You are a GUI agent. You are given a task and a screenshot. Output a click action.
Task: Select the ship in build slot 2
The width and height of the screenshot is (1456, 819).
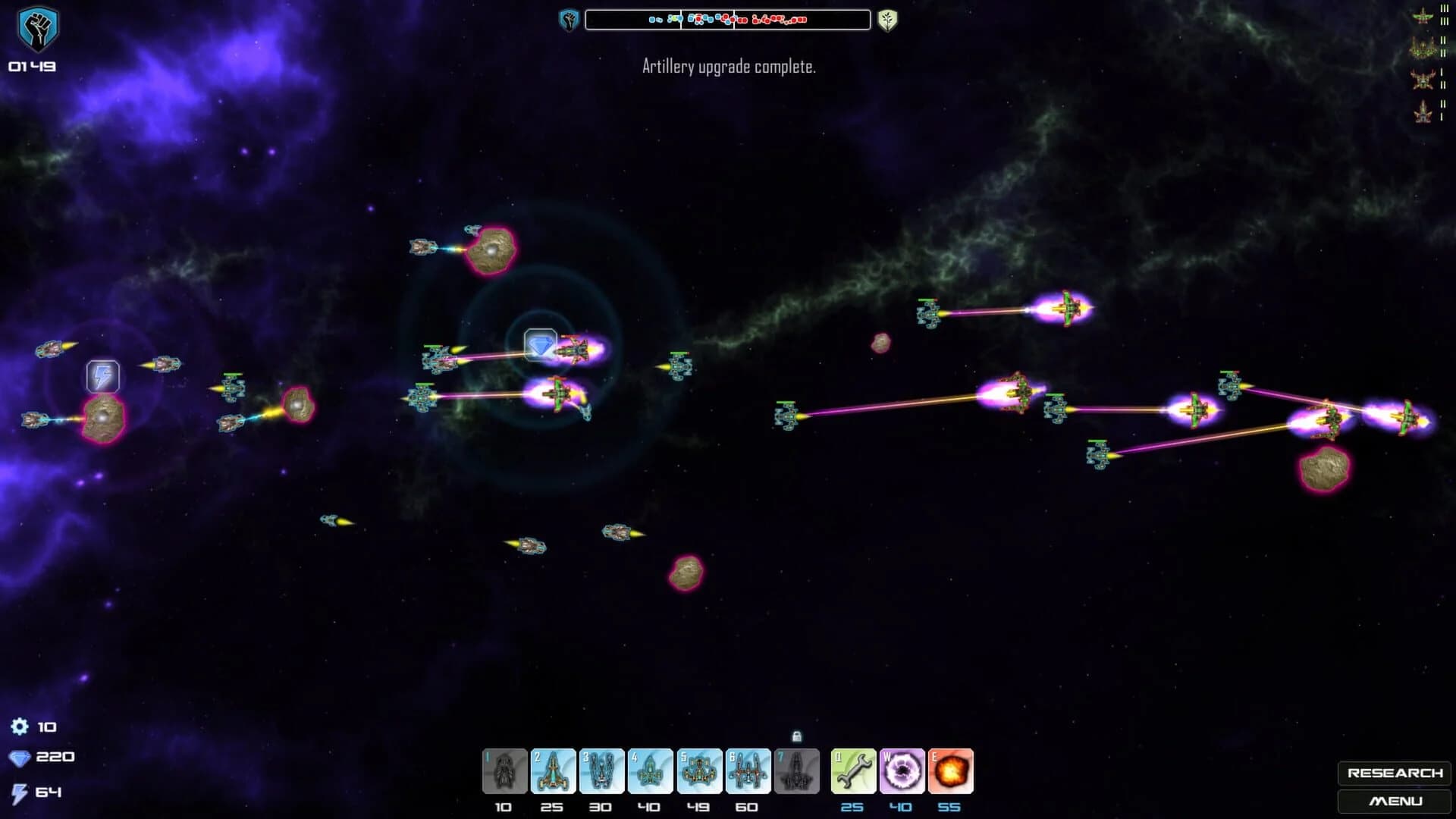coord(553,770)
